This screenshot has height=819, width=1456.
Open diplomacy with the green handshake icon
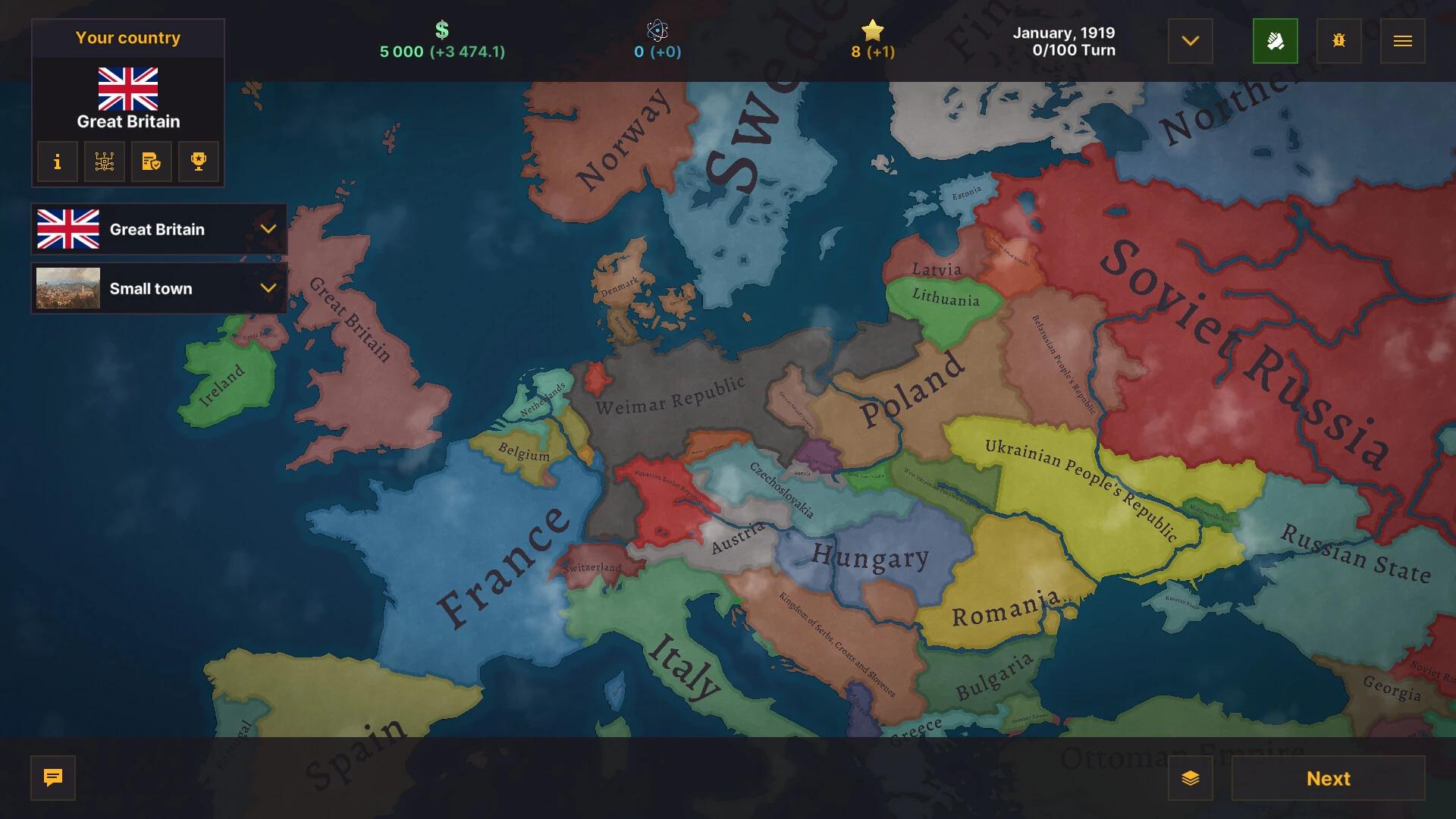[1276, 41]
